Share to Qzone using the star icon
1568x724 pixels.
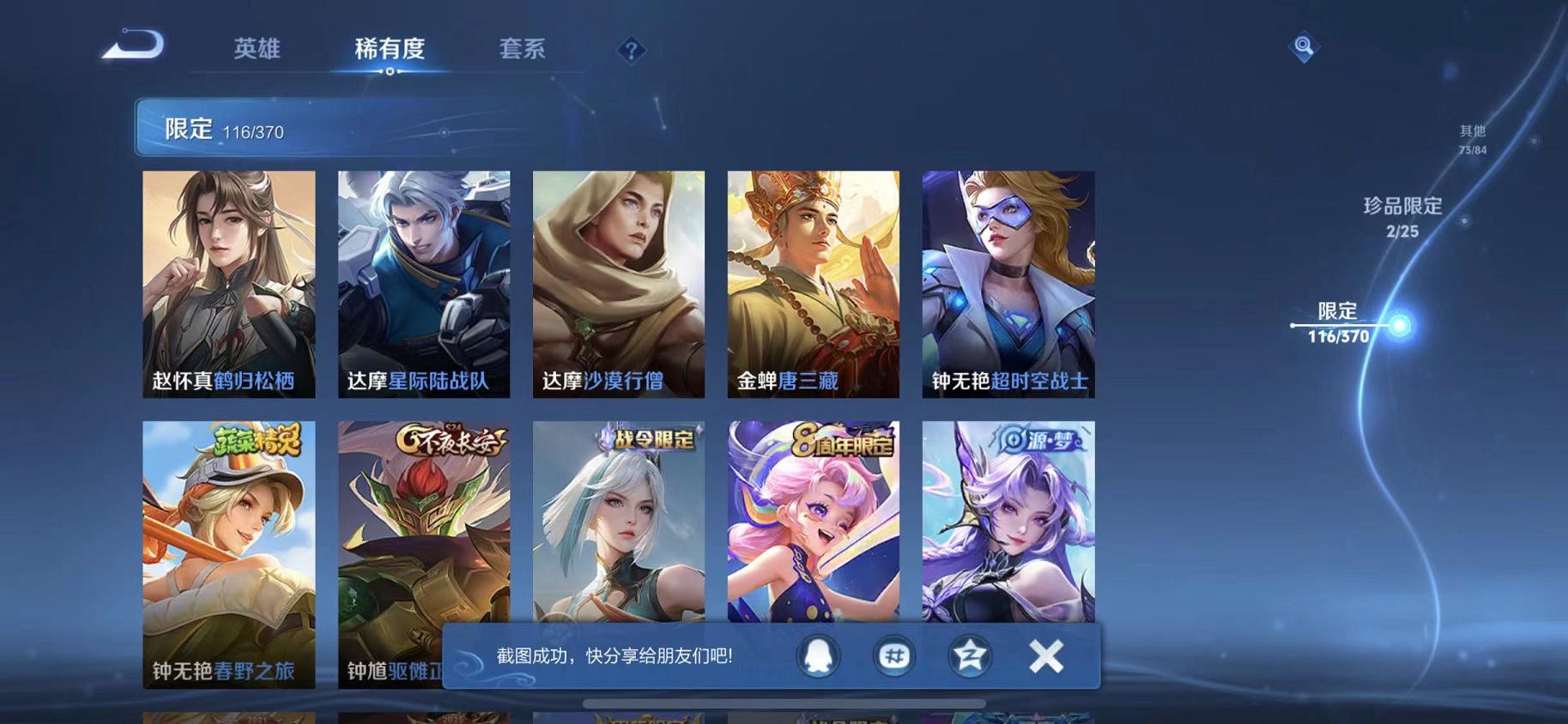click(968, 656)
